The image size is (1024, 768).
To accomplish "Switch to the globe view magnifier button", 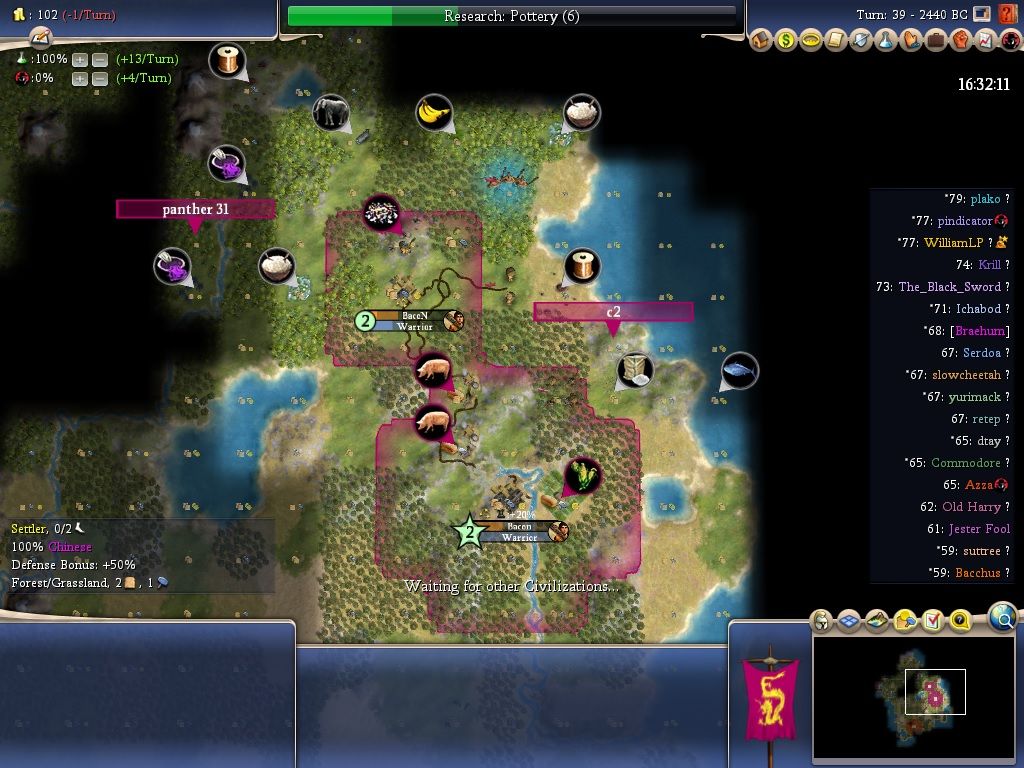I will pos(1003,619).
